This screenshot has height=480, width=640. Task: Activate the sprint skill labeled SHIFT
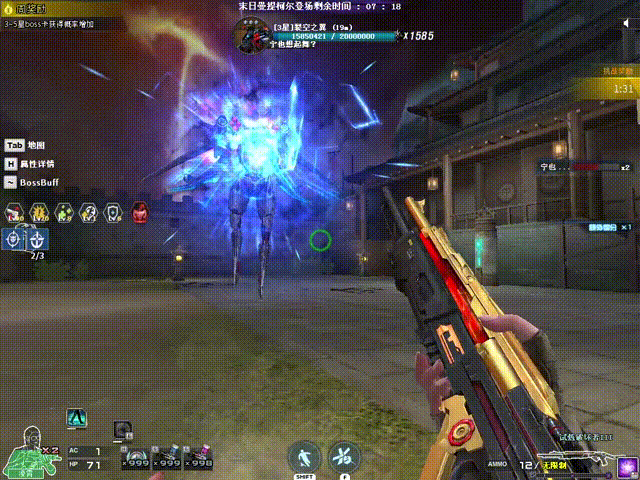pyautogui.click(x=303, y=458)
